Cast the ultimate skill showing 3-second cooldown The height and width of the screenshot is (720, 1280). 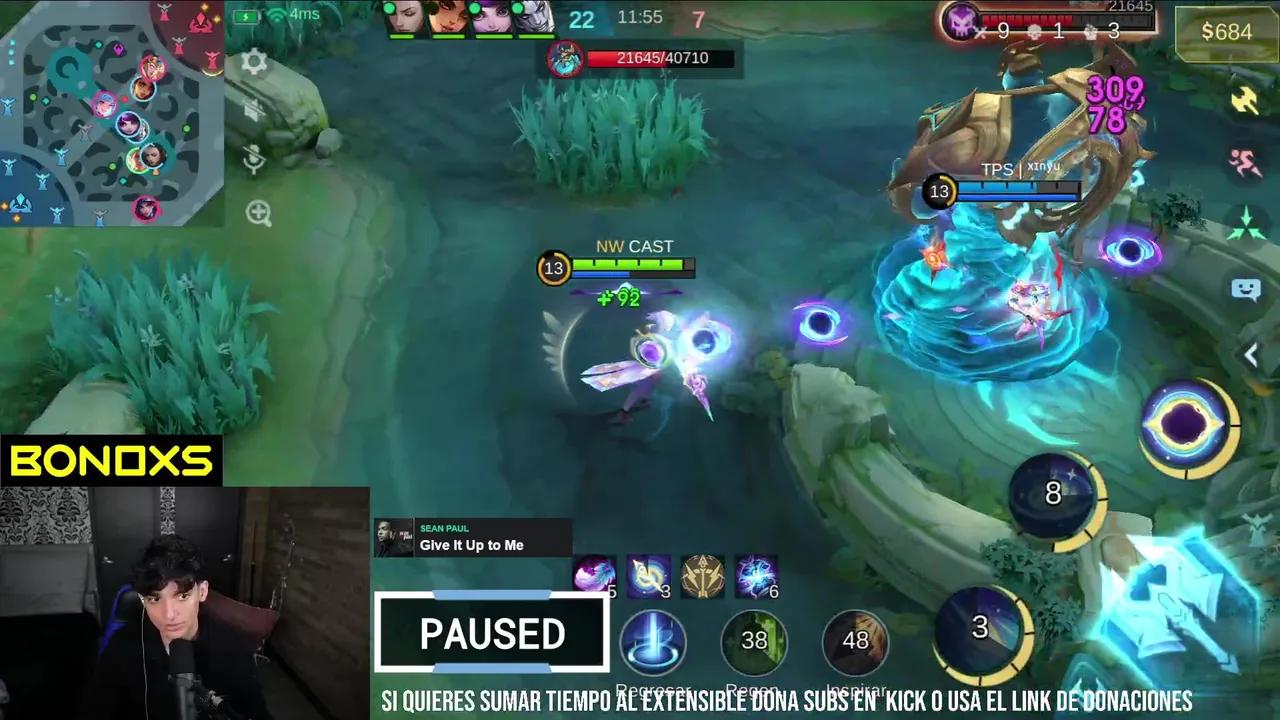pos(979,628)
